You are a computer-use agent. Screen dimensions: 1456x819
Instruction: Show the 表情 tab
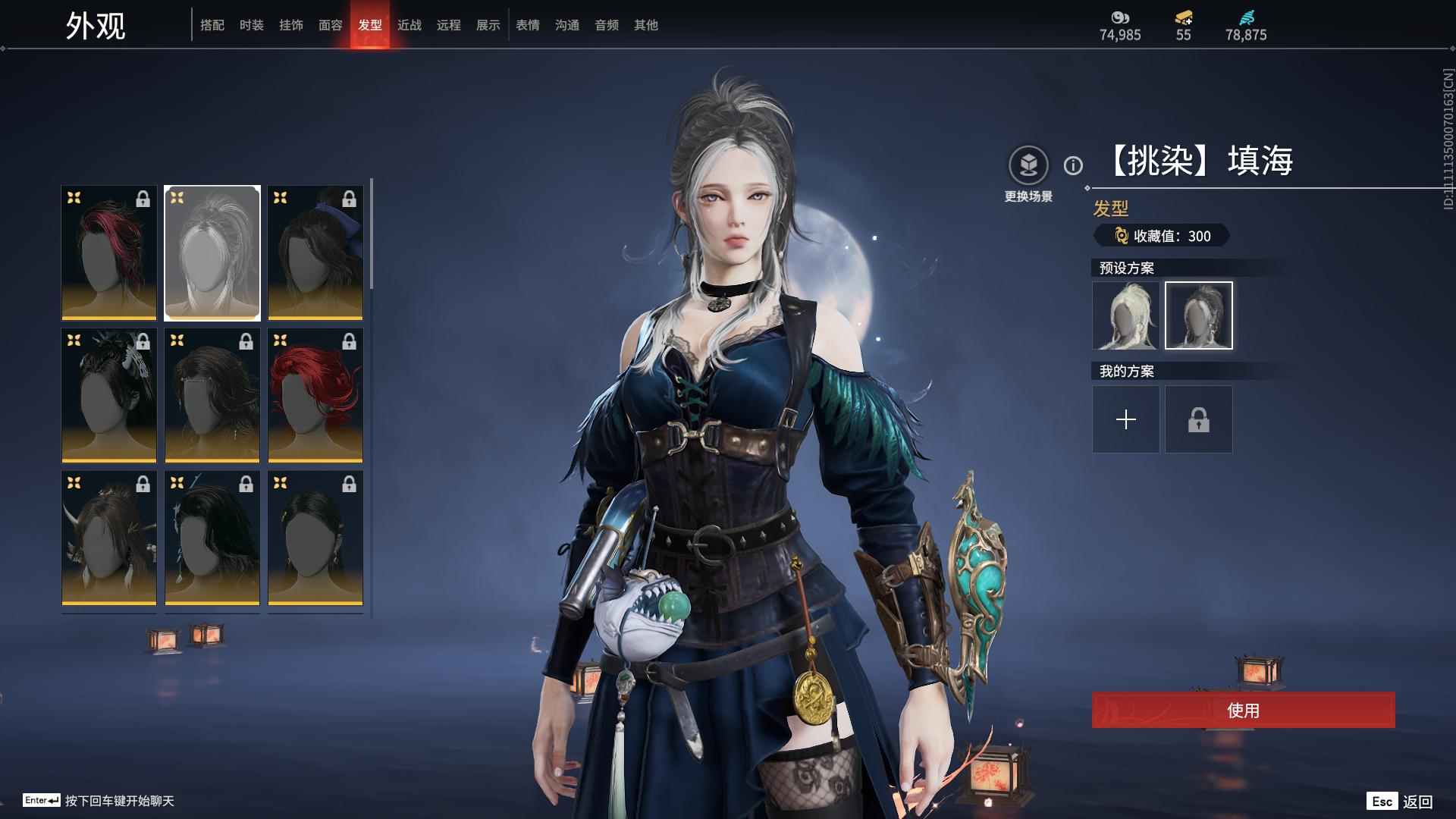tap(528, 25)
